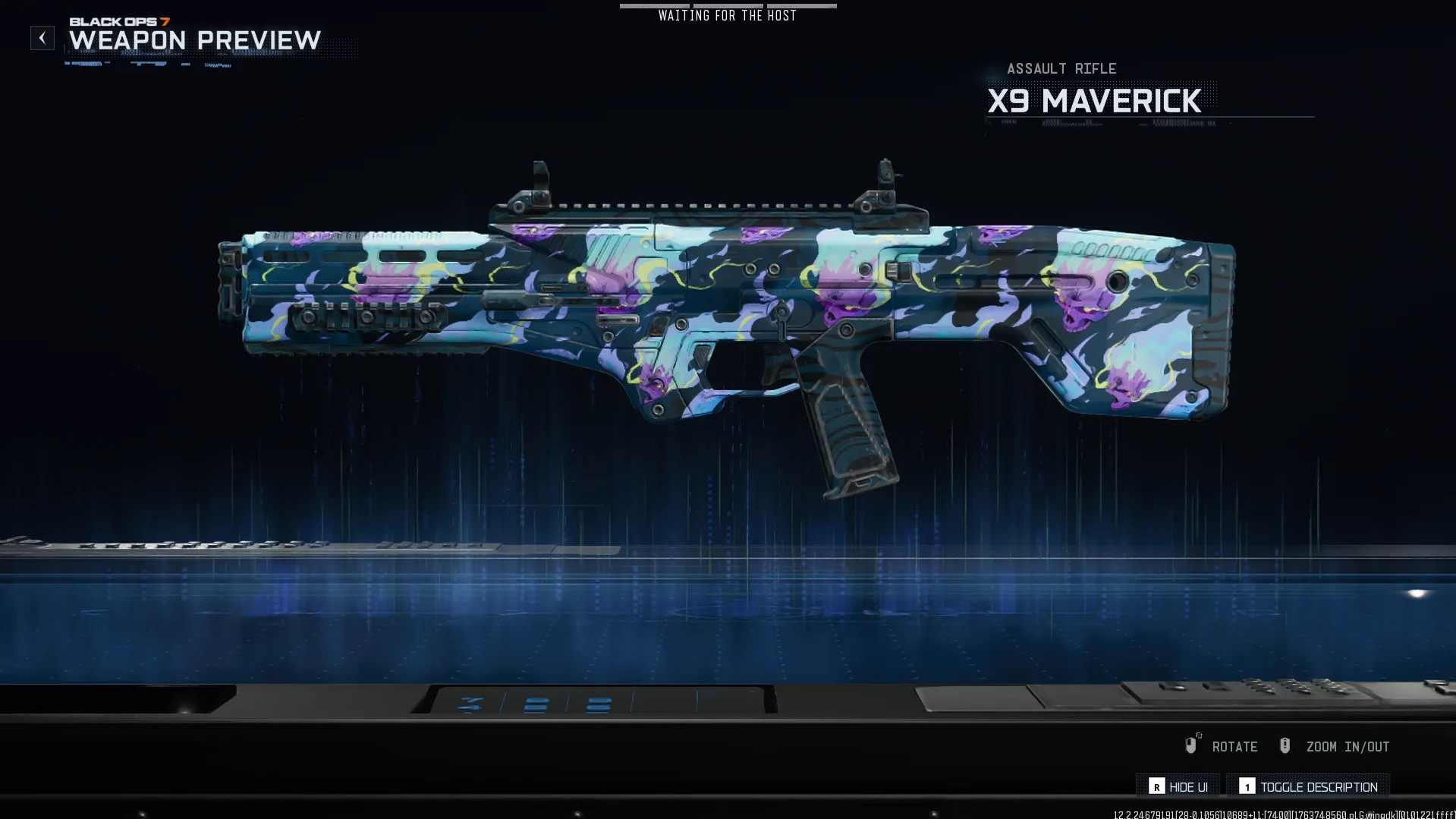Image resolution: width=1456 pixels, height=819 pixels.
Task: Go back using the arrow button
Action: click(x=42, y=38)
